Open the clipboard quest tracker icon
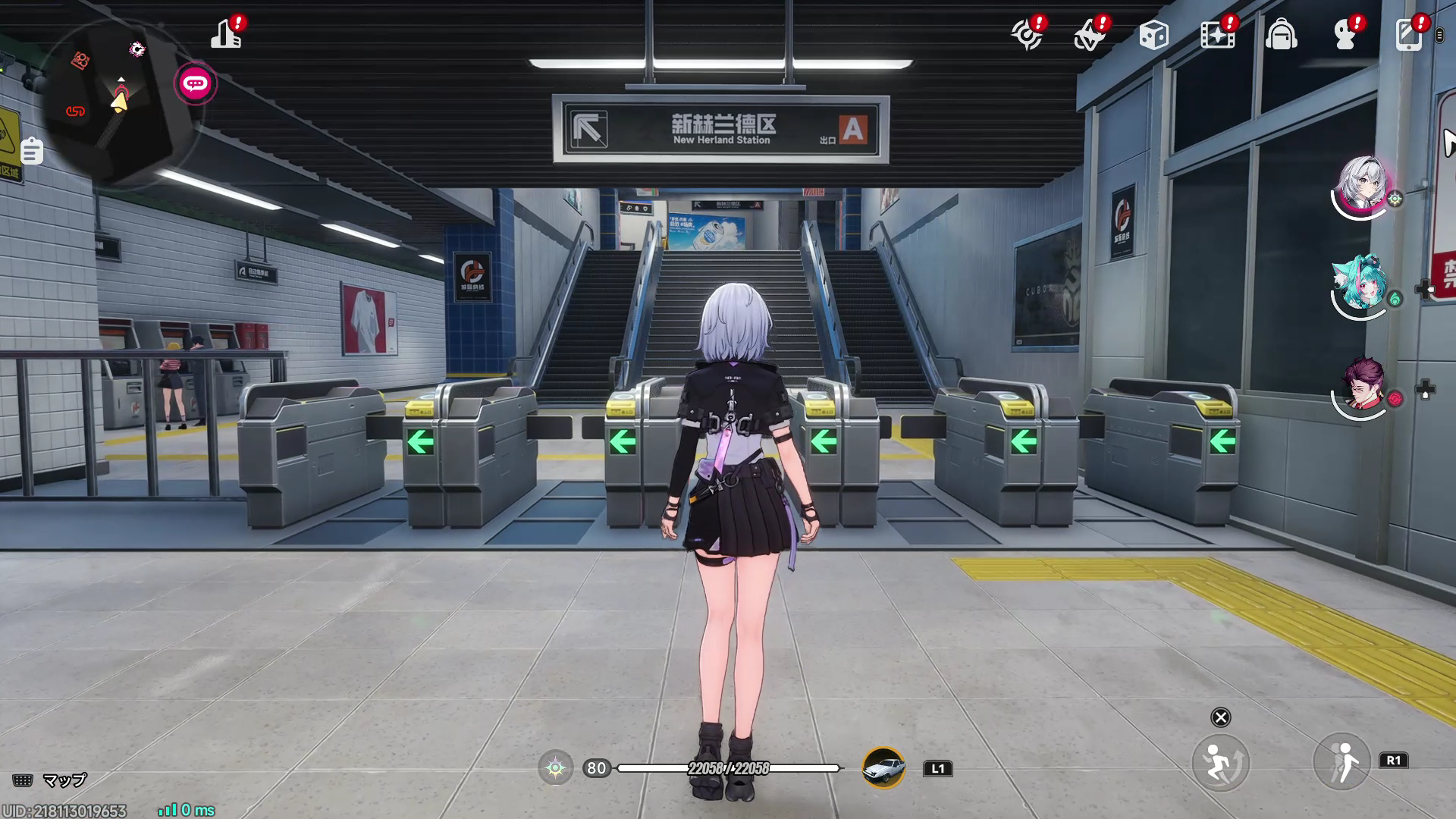This screenshot has height=819, width=1456. (30, 152)
